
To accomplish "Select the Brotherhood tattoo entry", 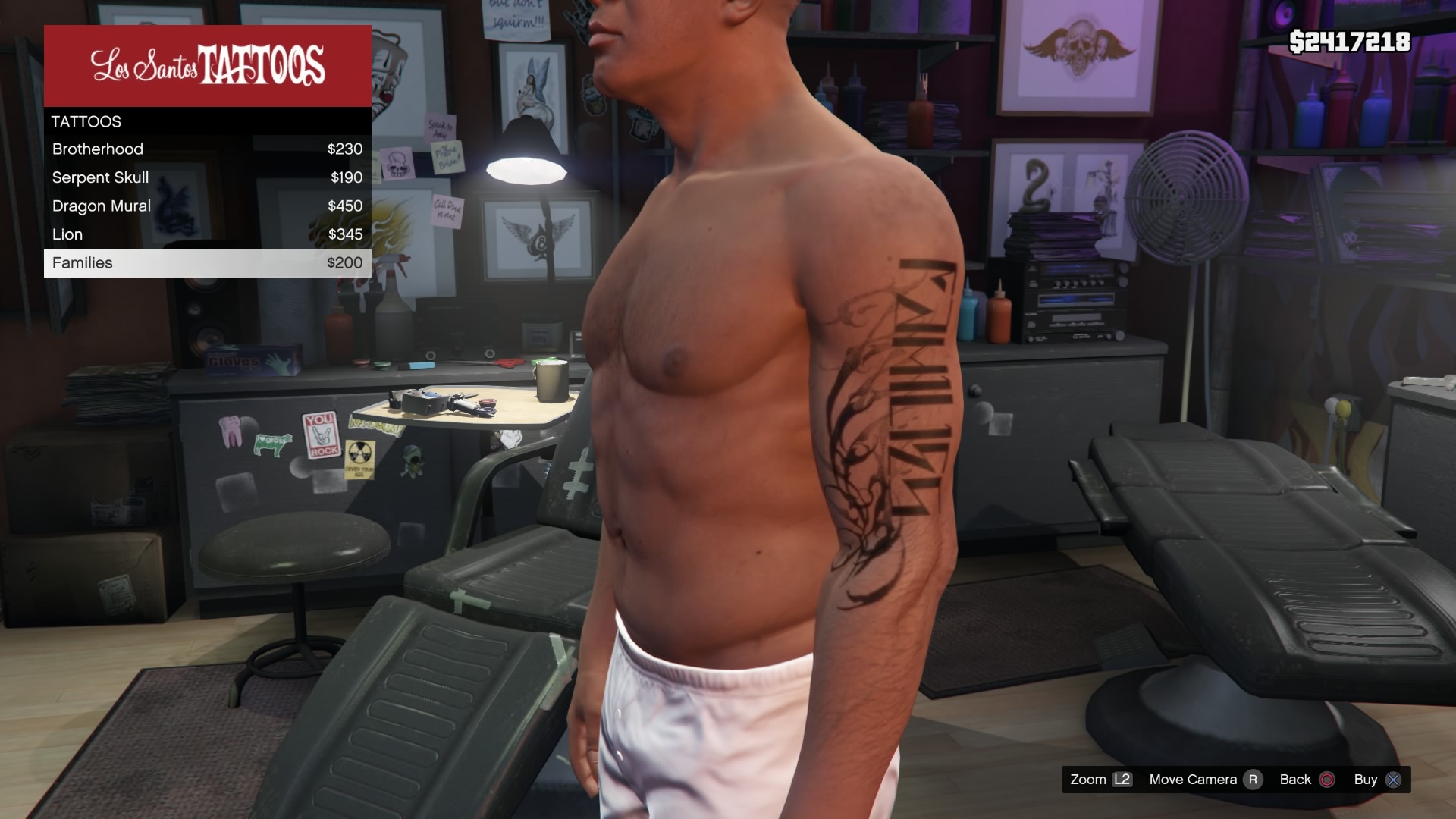I will [x=207, y=149].
